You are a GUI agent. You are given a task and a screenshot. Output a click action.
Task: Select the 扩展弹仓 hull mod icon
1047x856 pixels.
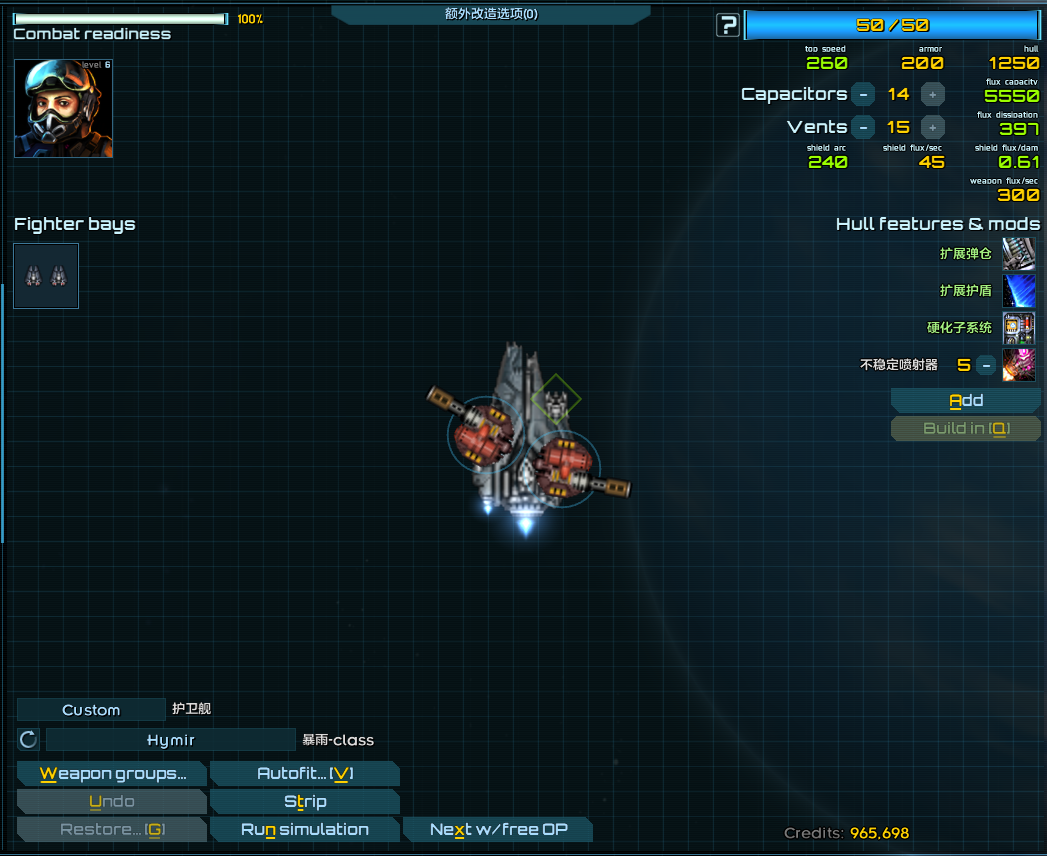[x=1018, y=254]
